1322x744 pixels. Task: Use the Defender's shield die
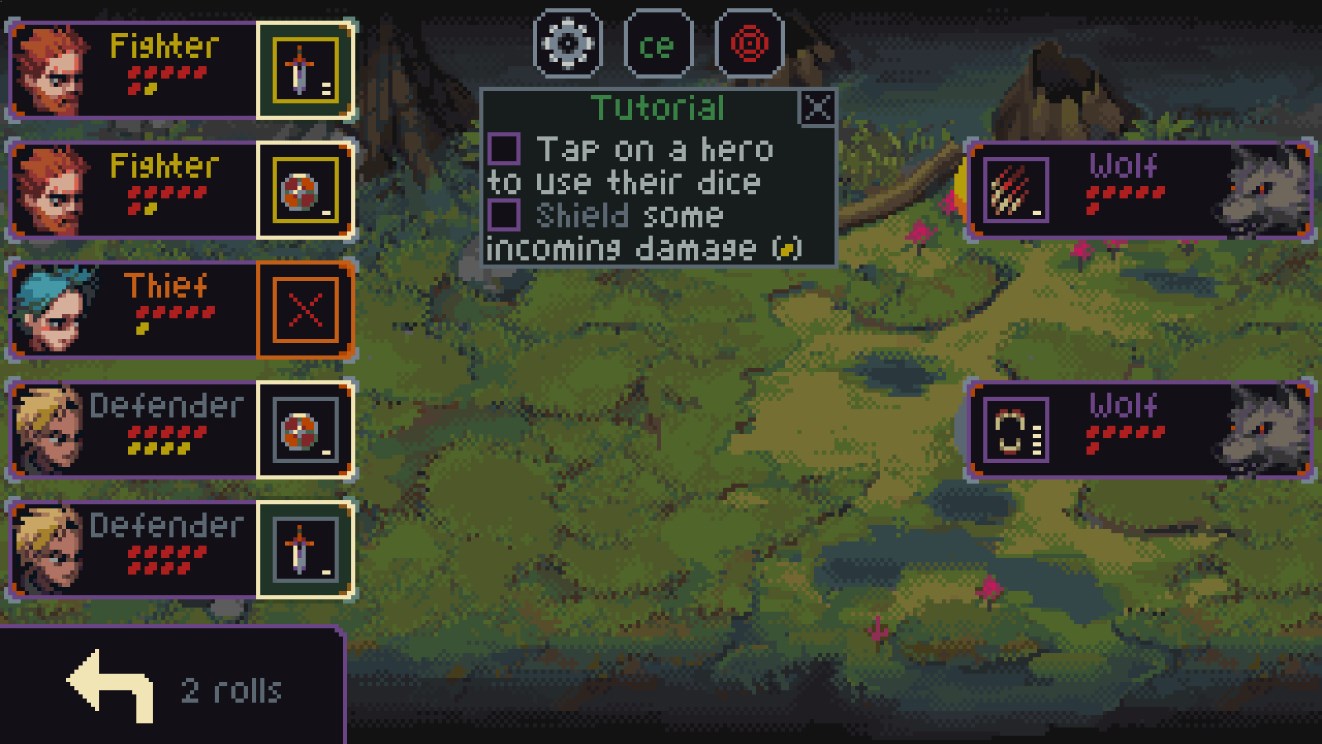click(x=305, y=430)
